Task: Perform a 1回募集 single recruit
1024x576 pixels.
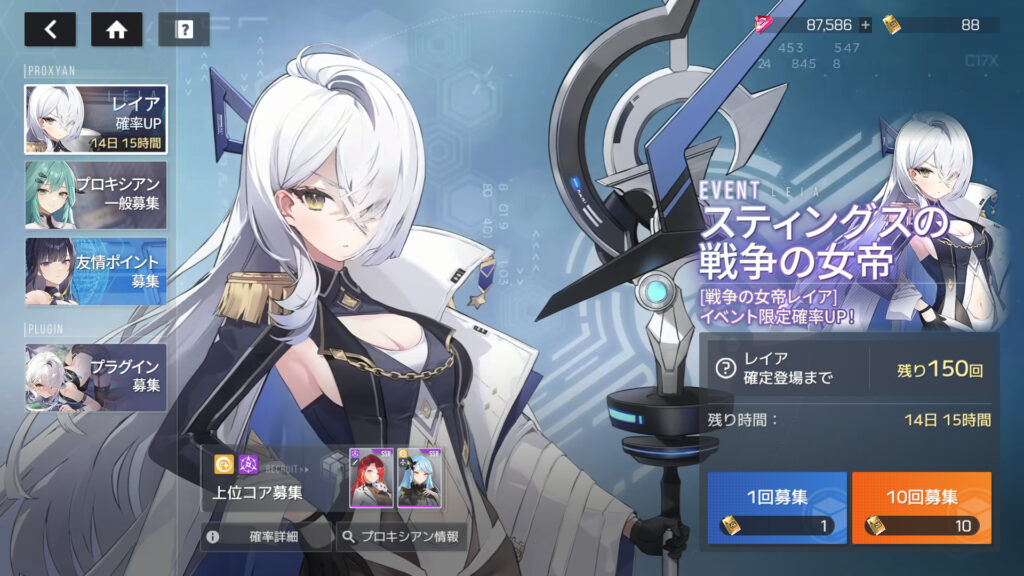Action: [x=777, y=508]
